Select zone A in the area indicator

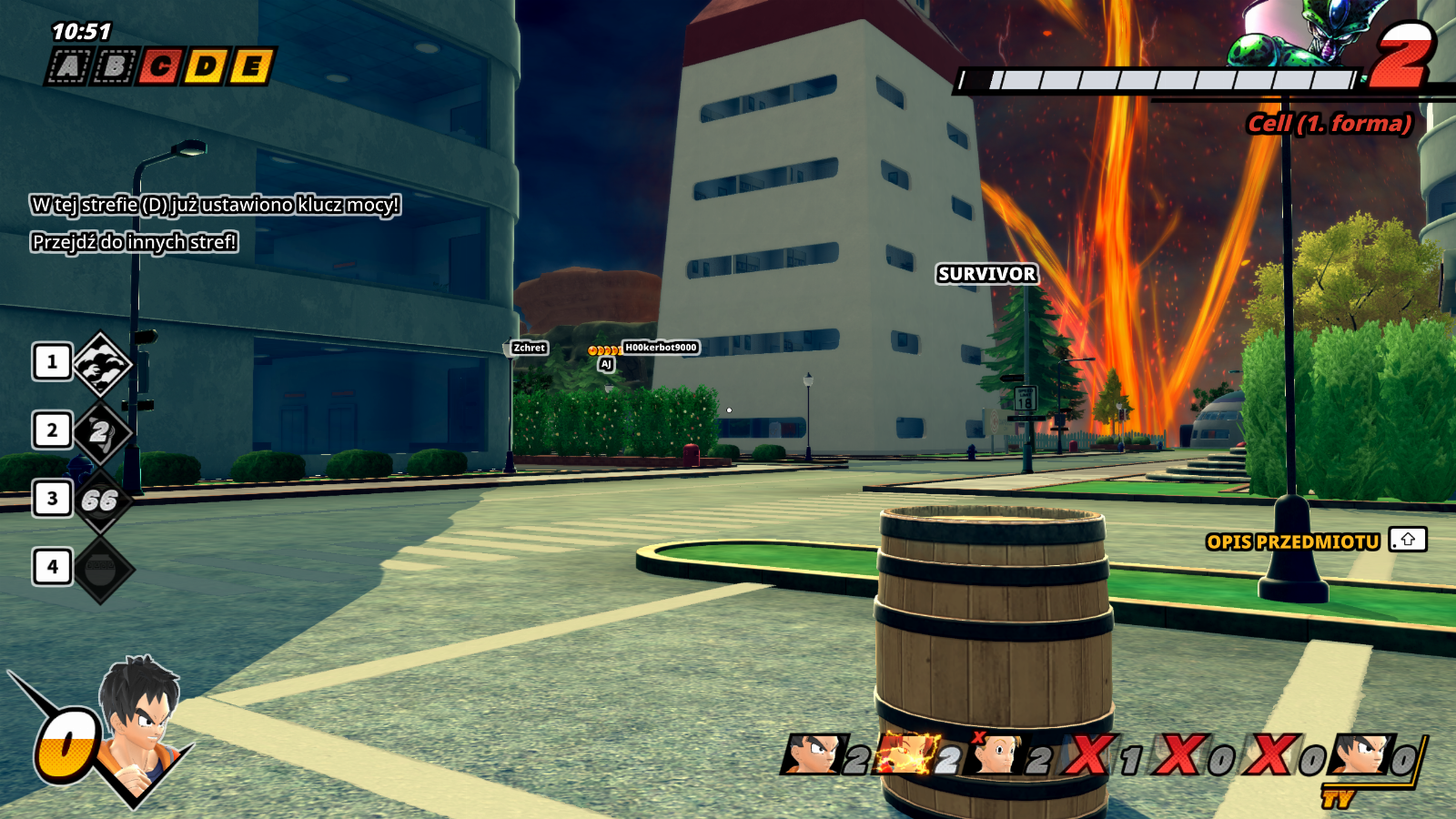click(69, 66)
